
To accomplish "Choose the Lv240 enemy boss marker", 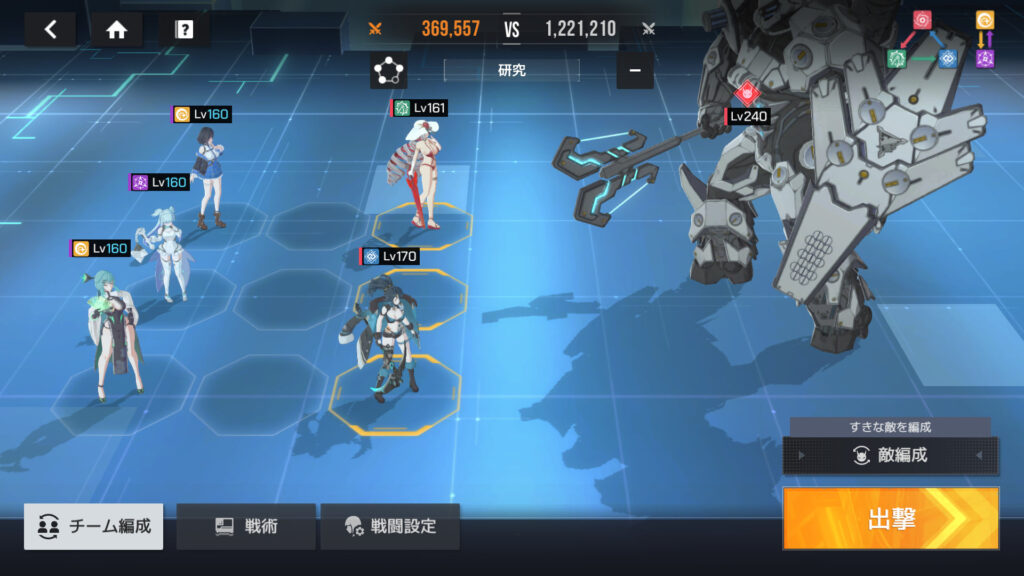I will 748,95.
